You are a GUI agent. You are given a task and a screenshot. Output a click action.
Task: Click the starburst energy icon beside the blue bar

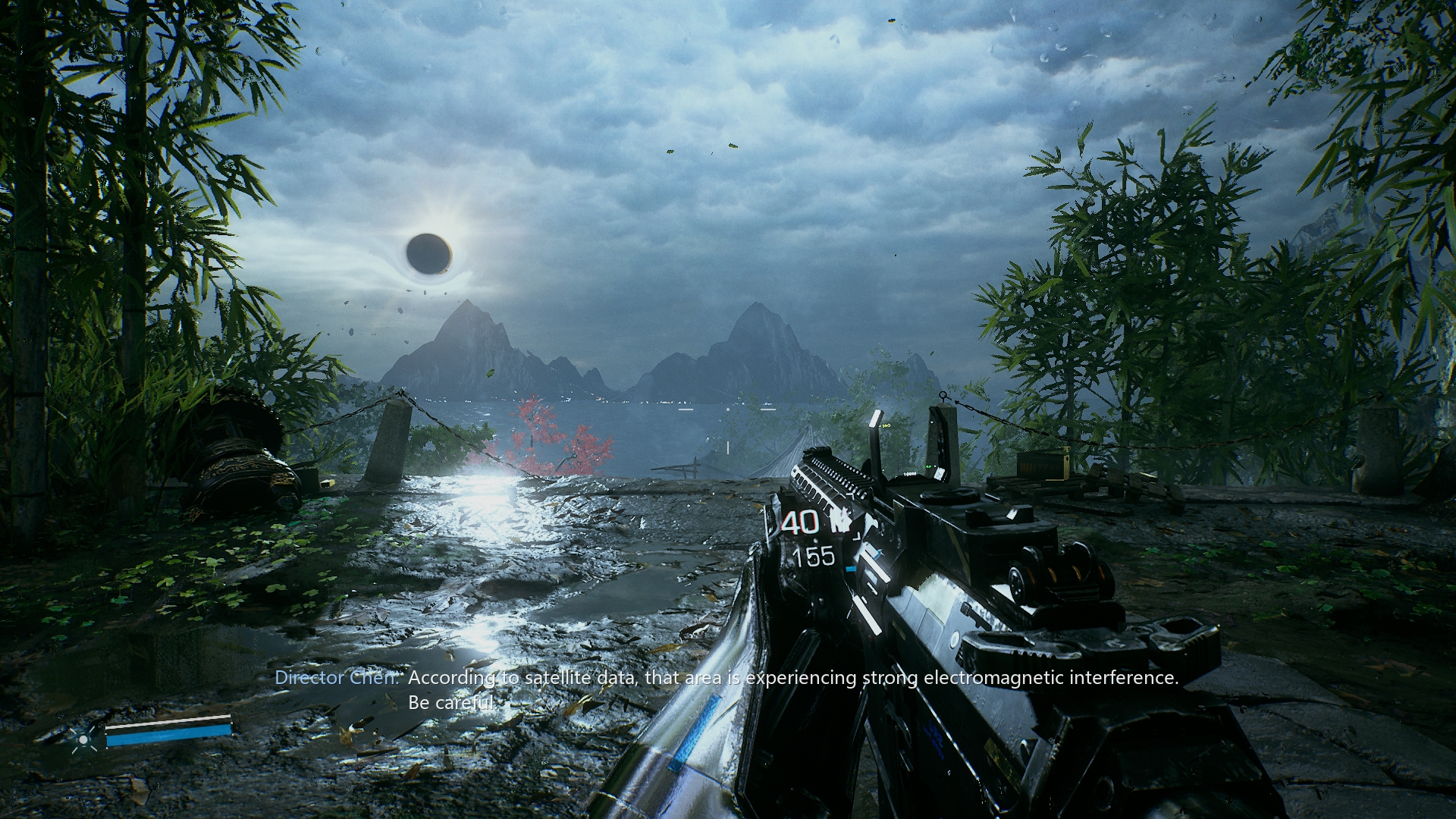[84, 737]
